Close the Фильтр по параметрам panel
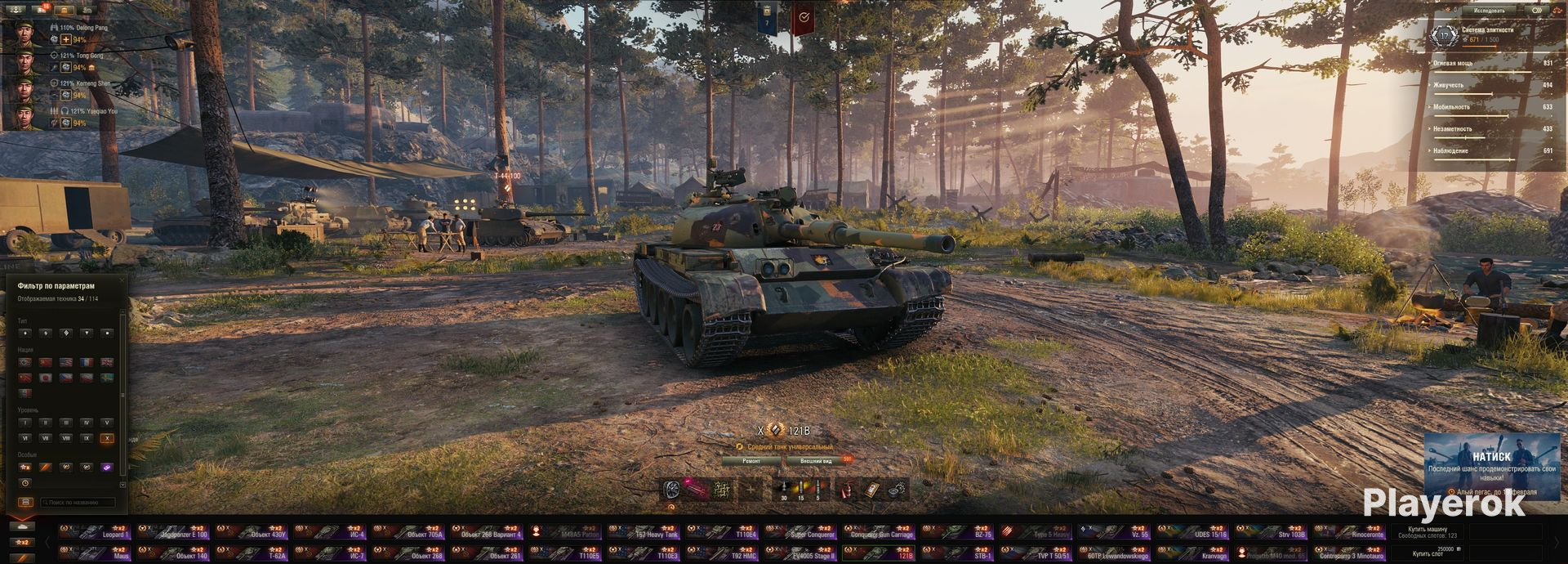 click(123, 280)
